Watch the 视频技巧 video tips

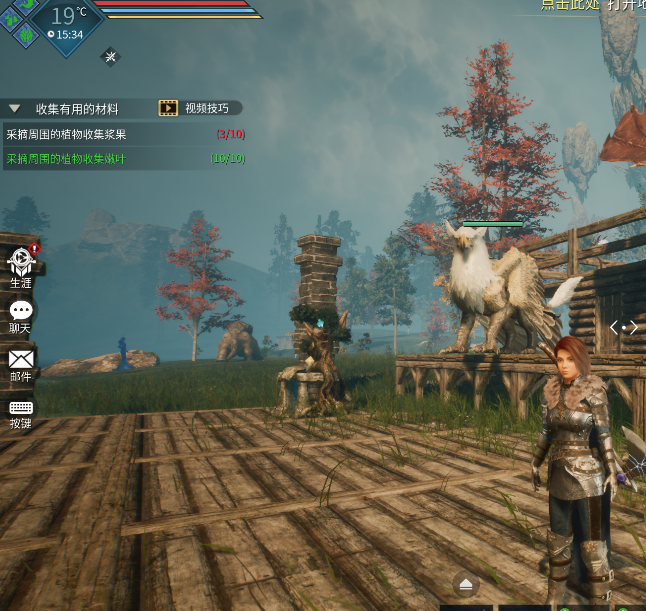198,108
